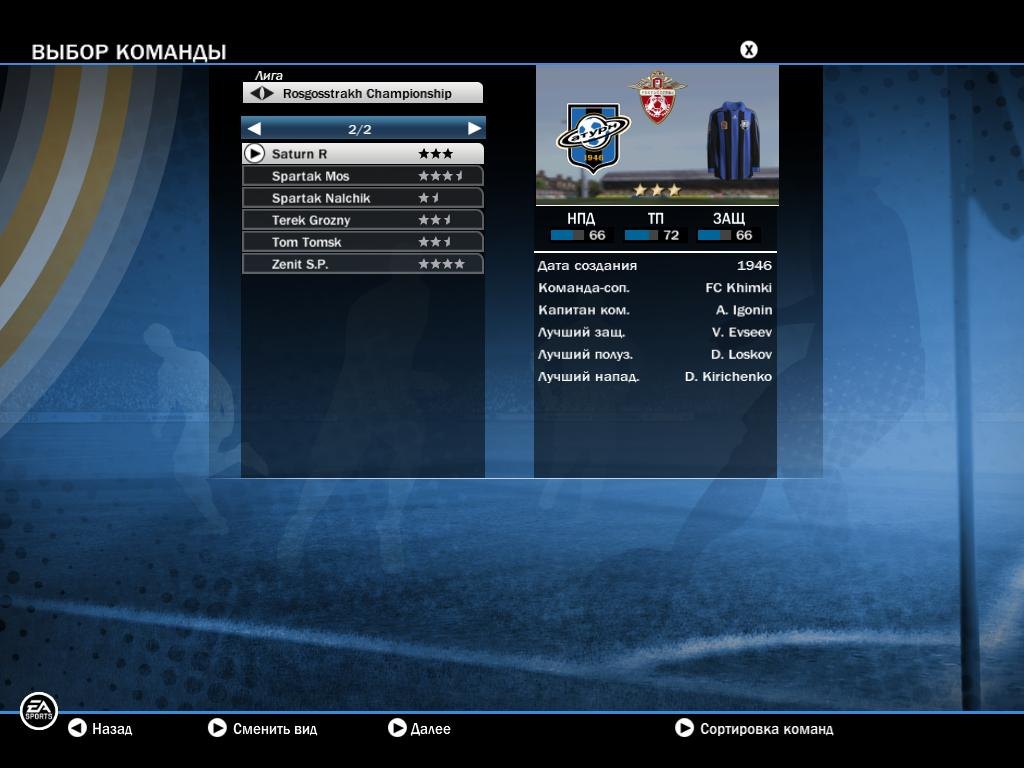This screenshot has height=768, width=1024.
Task: Select Terek Grozny team
Action: (x=362, y=220)
